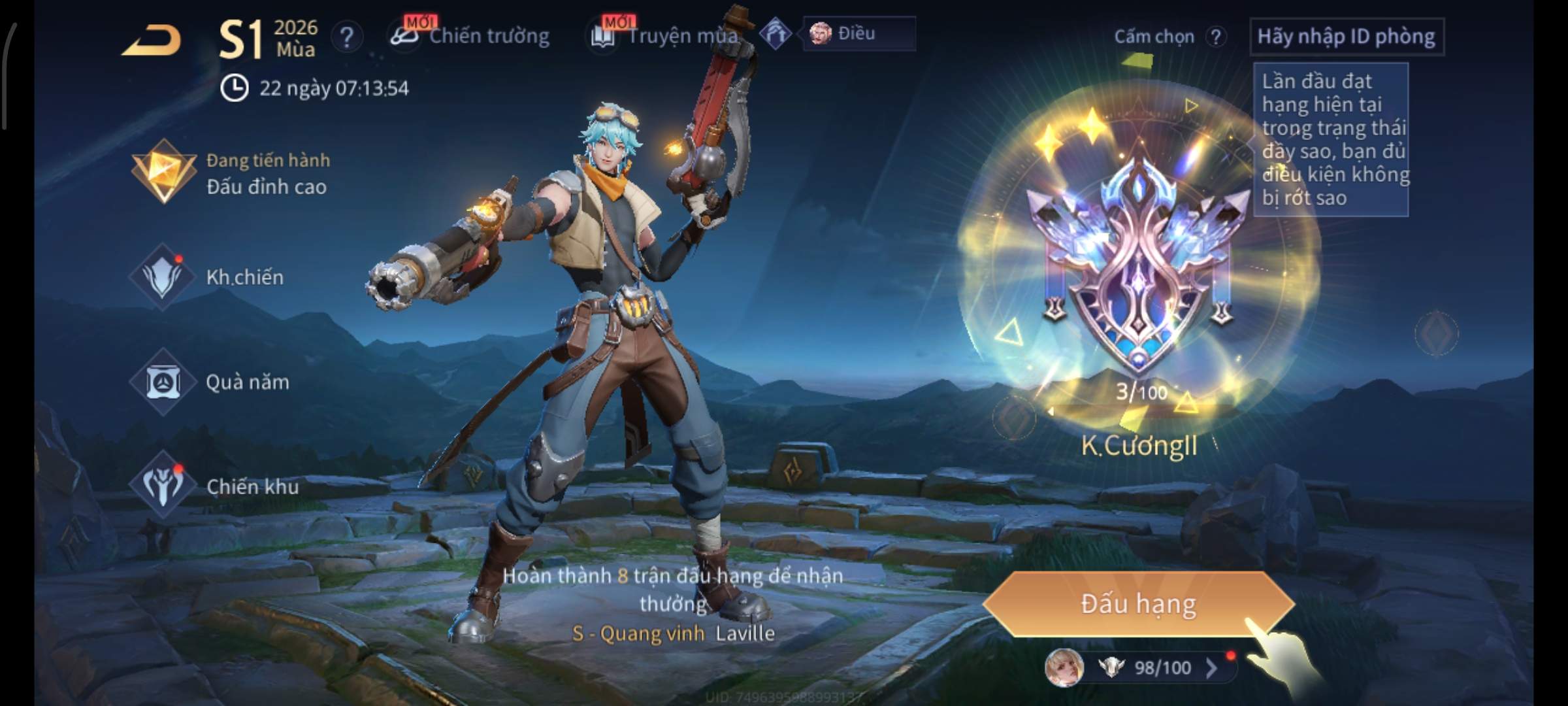
Task: Enter a room ID in the field
Action: 1346,37
